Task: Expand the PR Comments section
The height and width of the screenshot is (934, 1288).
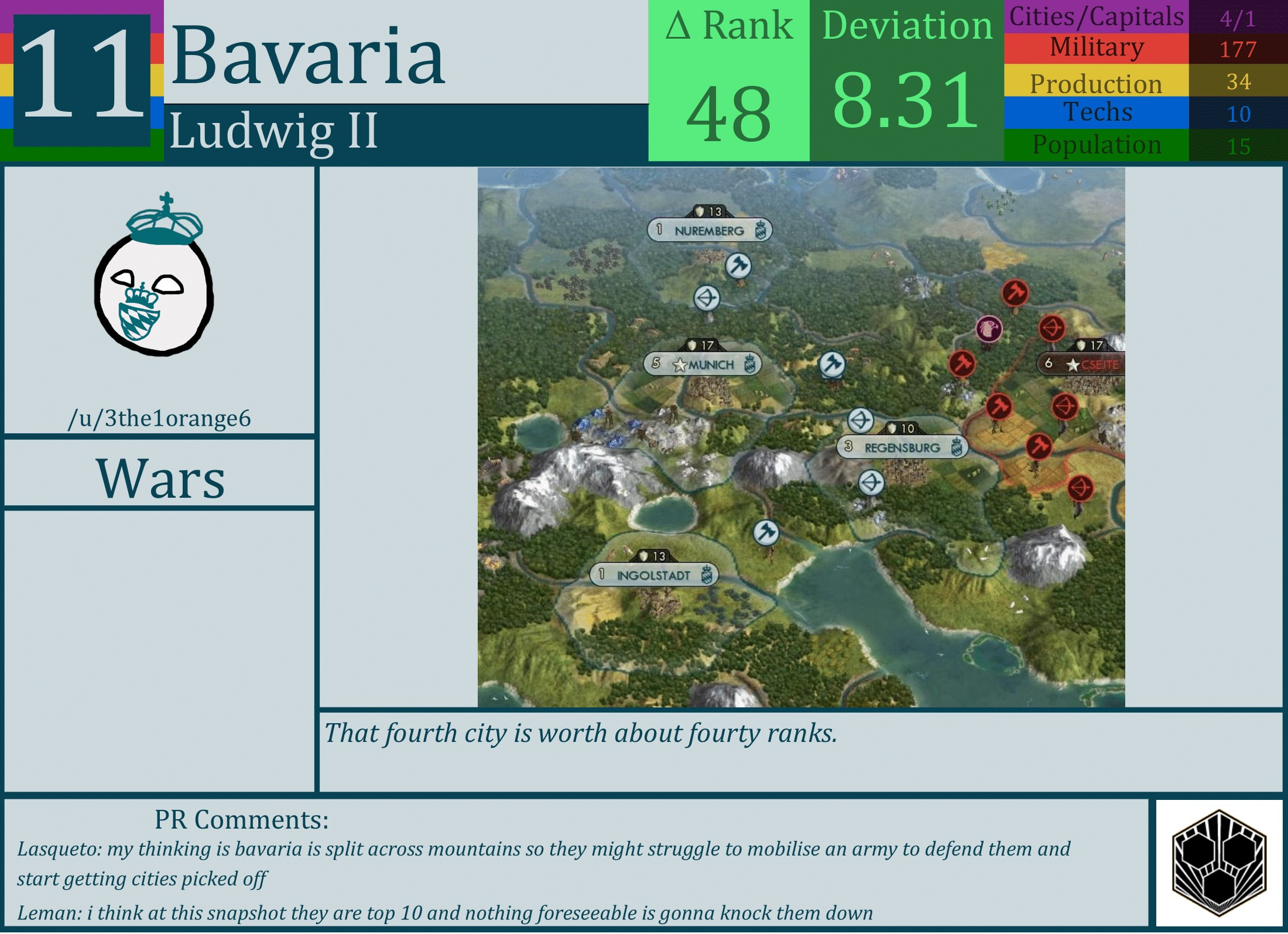Action: [x=240, y=823]
